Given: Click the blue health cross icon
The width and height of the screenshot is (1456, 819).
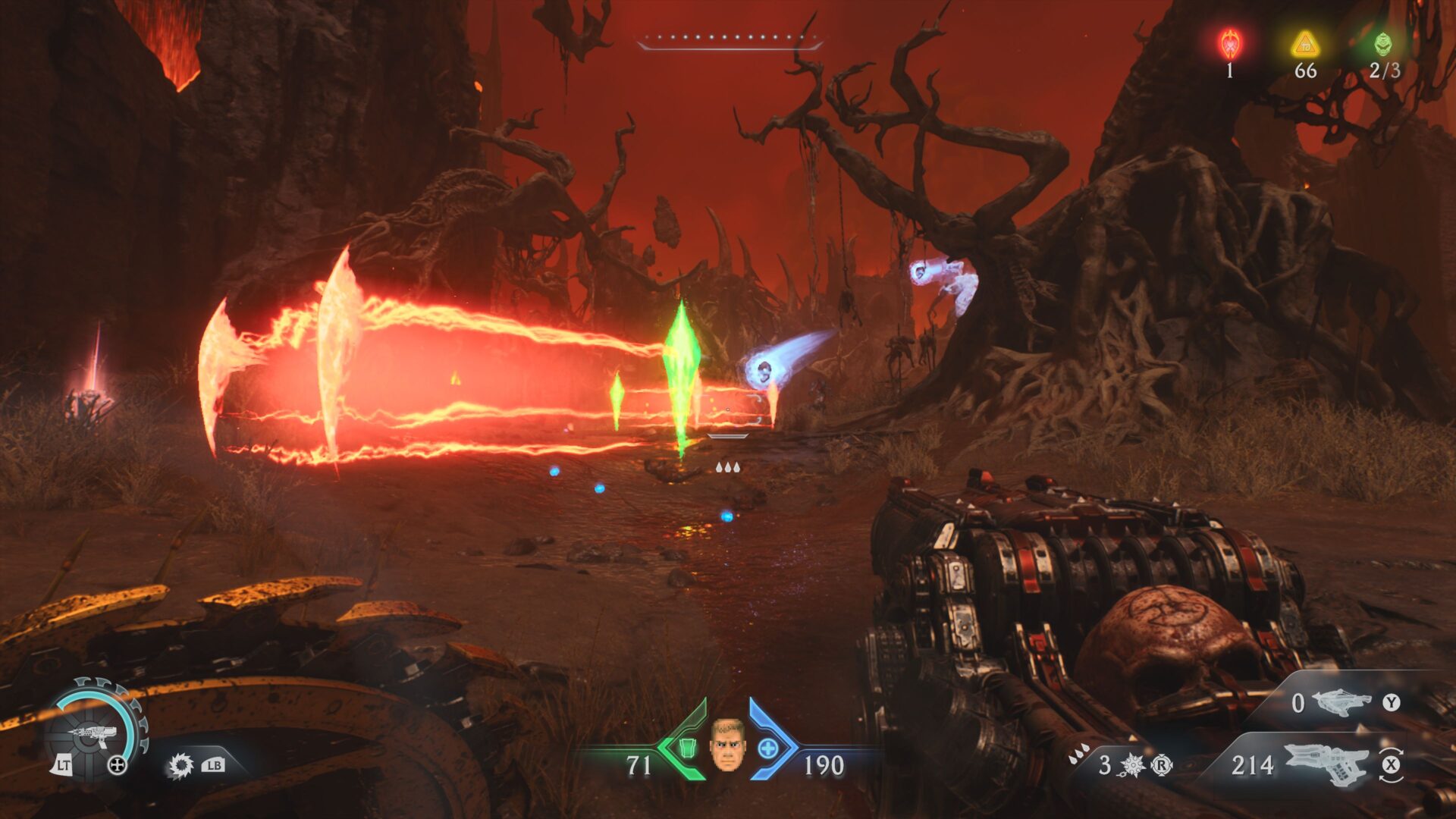Looking at the screenshot, I should point(767,748).
